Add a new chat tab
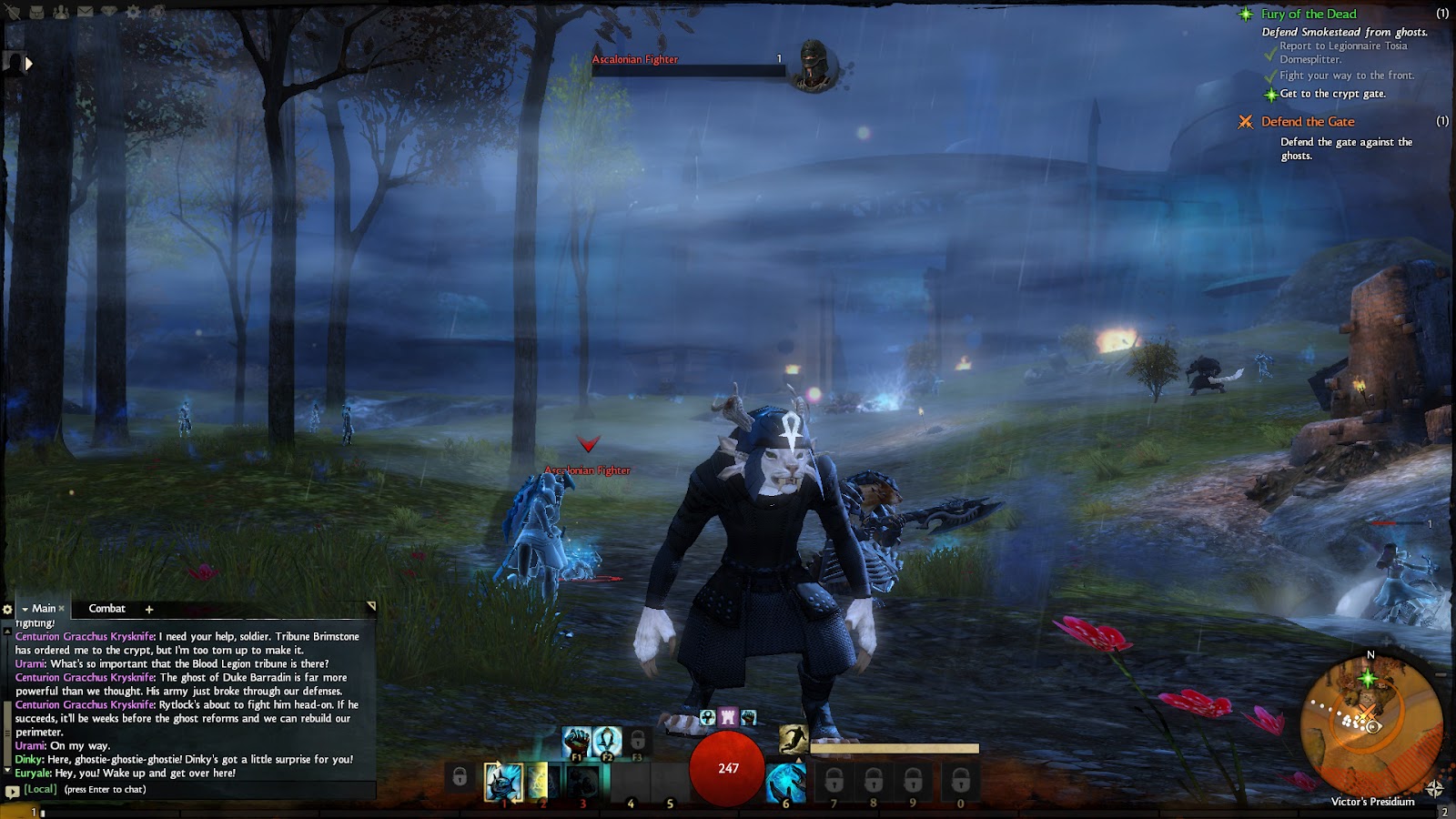The height and width of the screenshot is (819, 1456). 149,610
